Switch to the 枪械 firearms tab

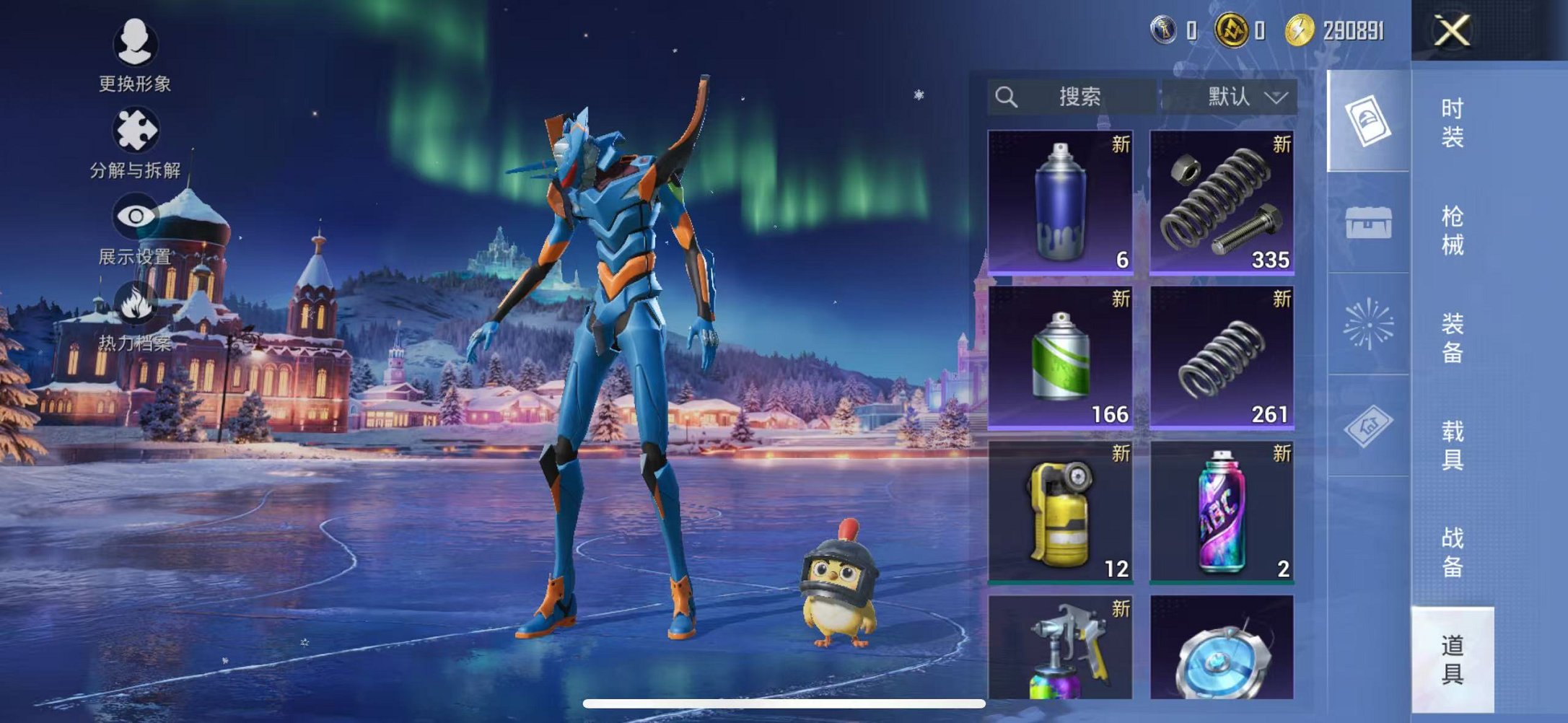(1452, 230)
